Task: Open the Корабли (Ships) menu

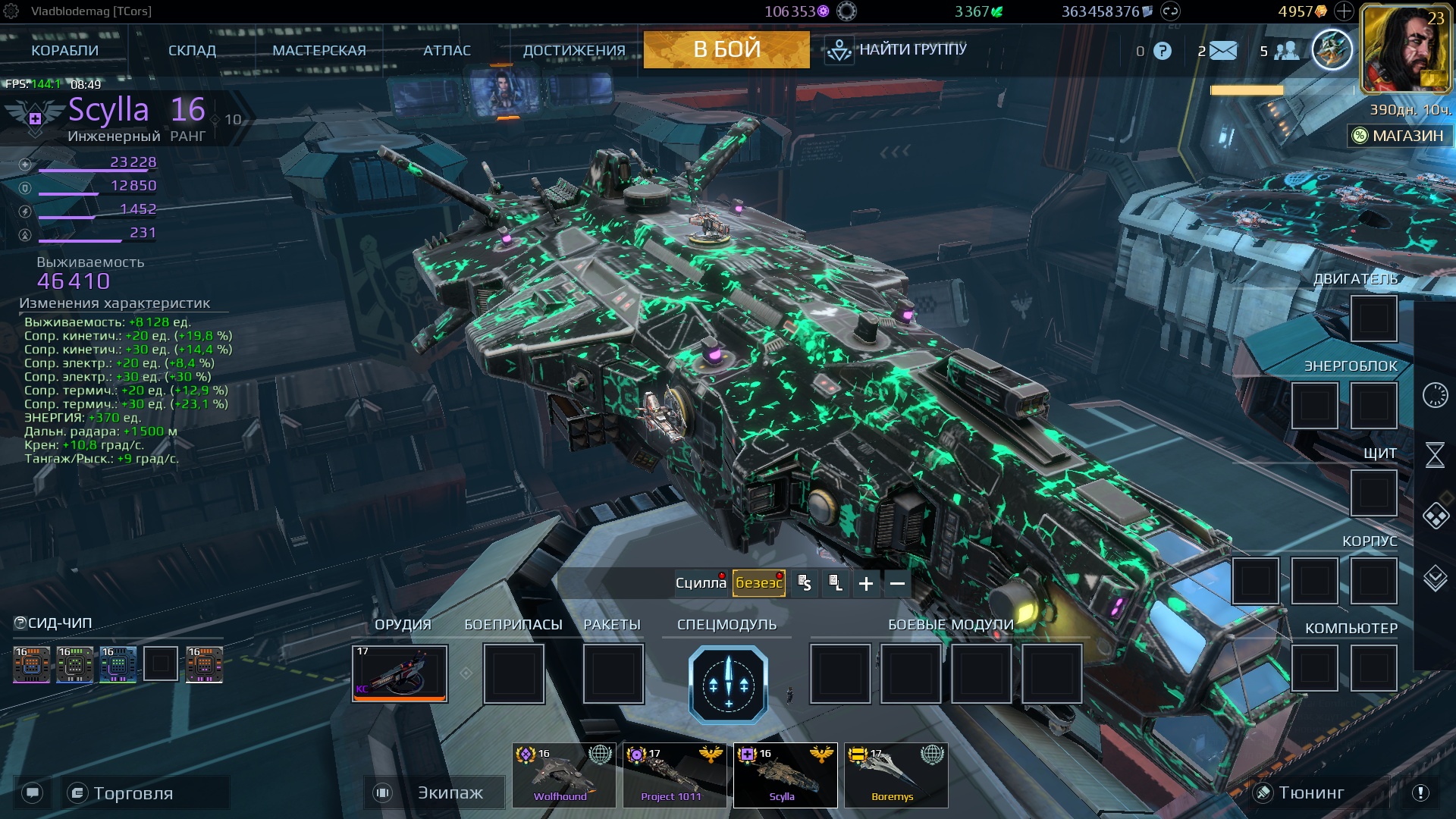Action: pyautogui.click(x=65, y=51)
